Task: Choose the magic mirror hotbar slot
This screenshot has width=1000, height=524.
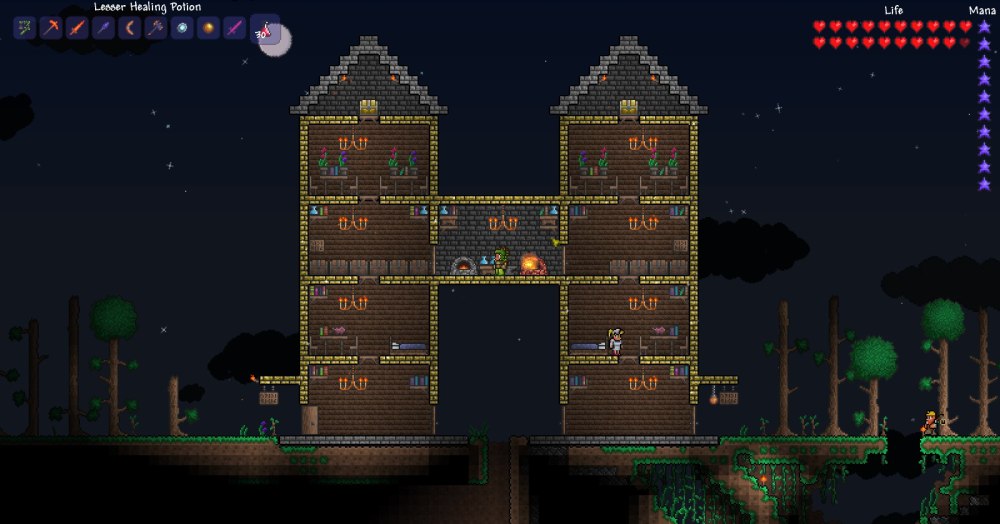Action: pyautogui.click(x=181, y=28)
